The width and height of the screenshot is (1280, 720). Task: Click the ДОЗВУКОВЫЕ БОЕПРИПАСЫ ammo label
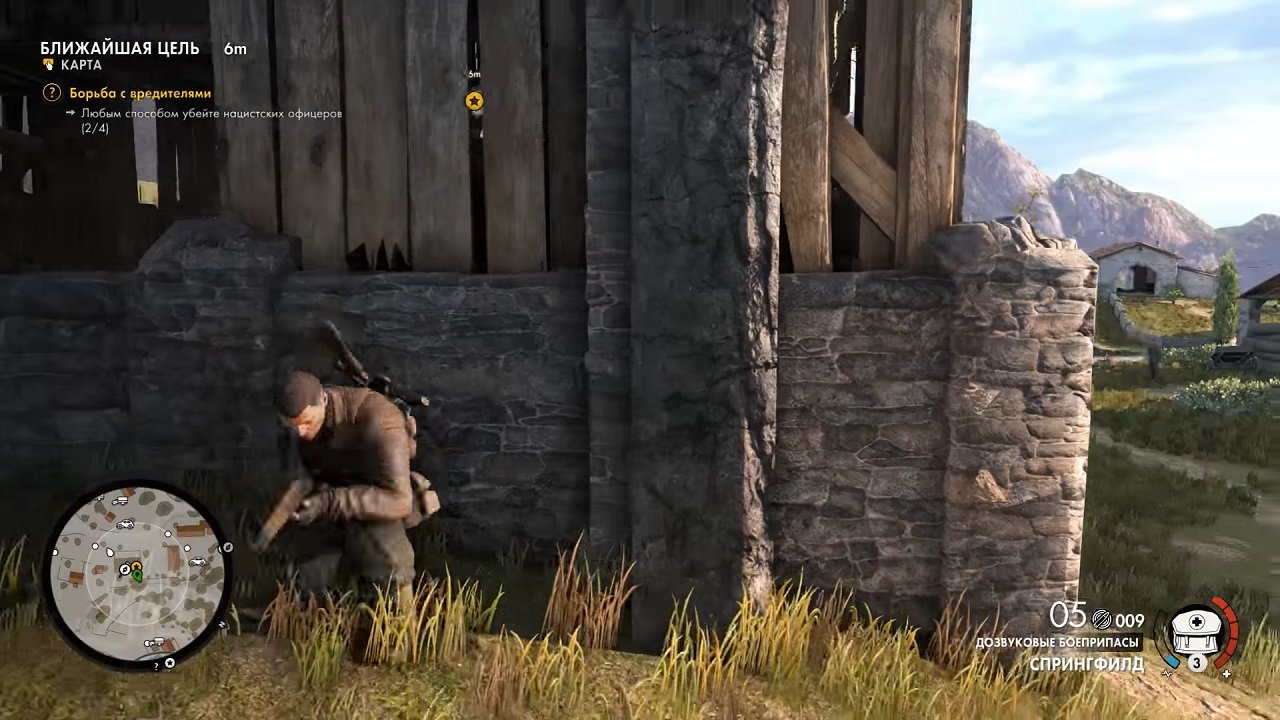pyautogui.click(x=1058, y=641)
